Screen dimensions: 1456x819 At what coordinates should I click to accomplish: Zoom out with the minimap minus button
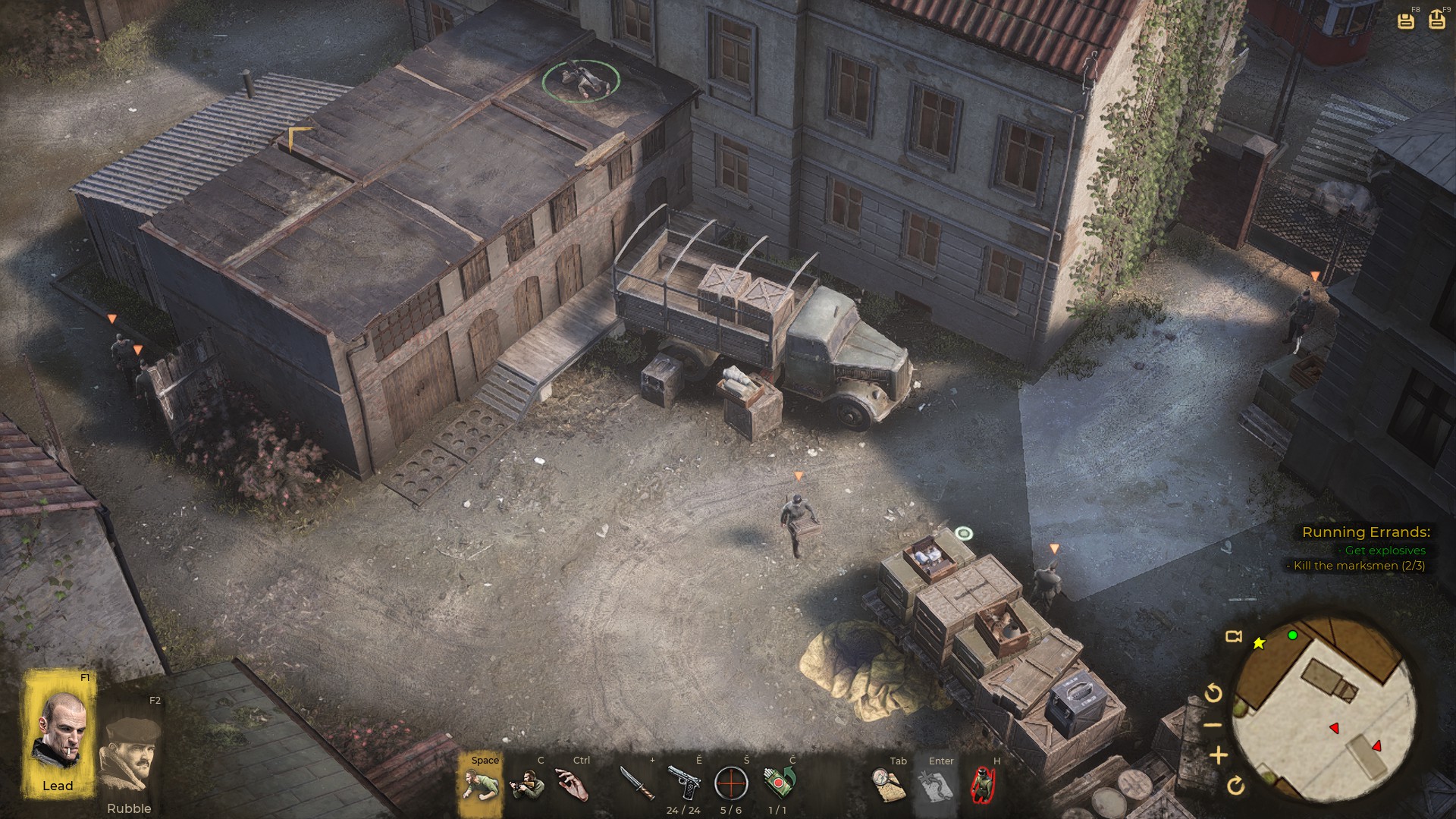point(1213,724)
